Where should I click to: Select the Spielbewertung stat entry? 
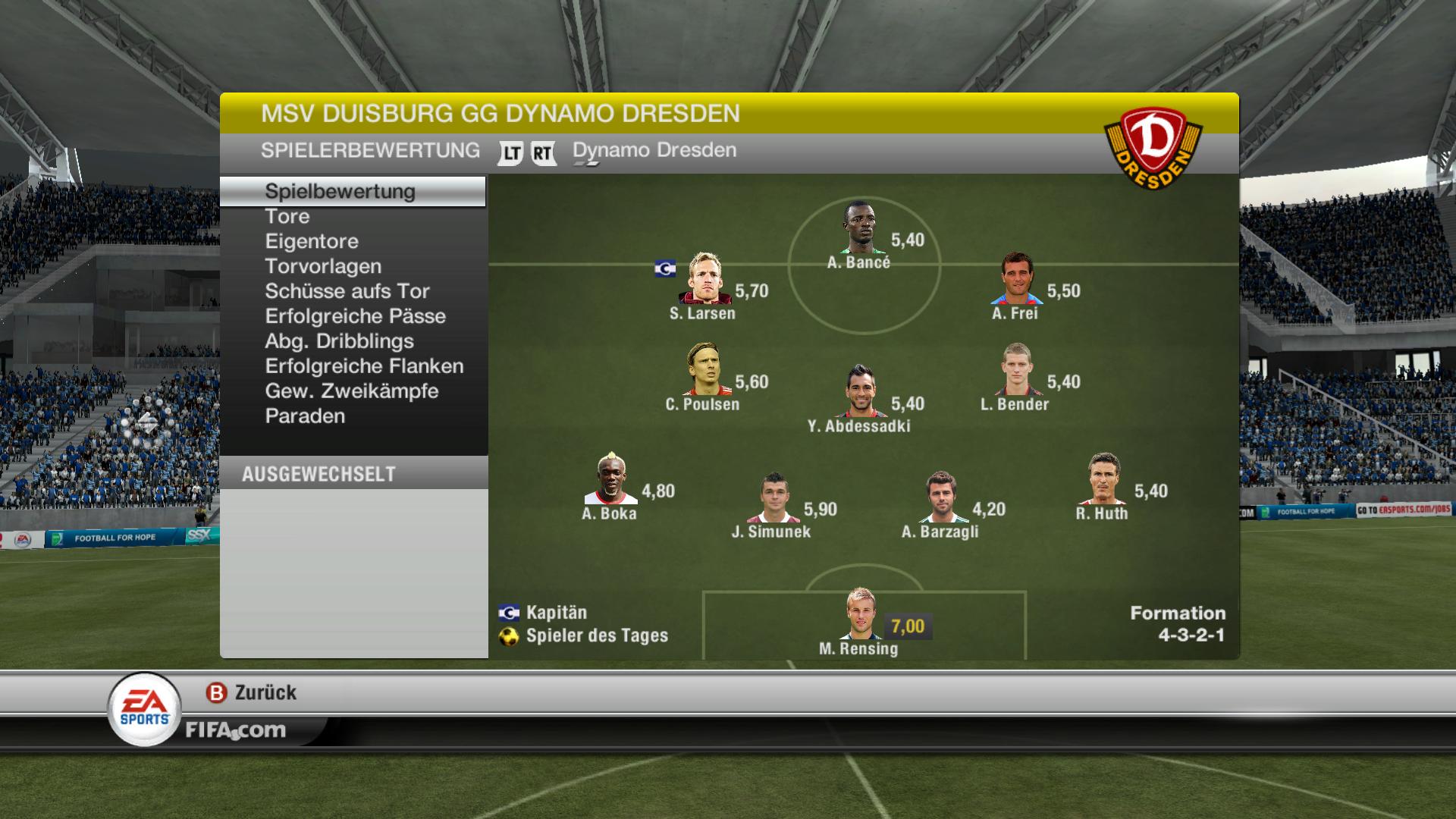click(340, 191)
